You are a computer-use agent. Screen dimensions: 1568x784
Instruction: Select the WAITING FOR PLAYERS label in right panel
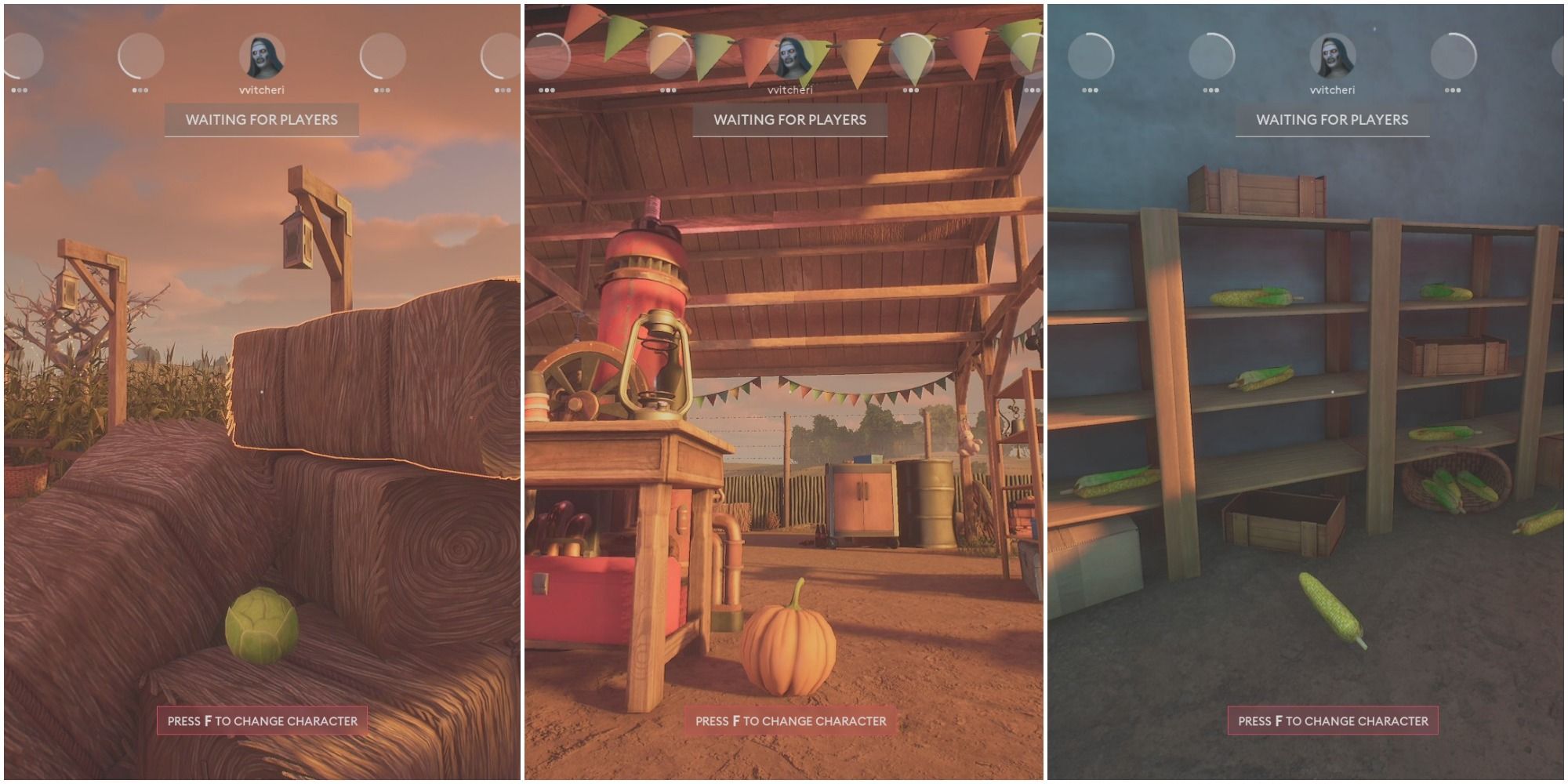[1333, 120]
